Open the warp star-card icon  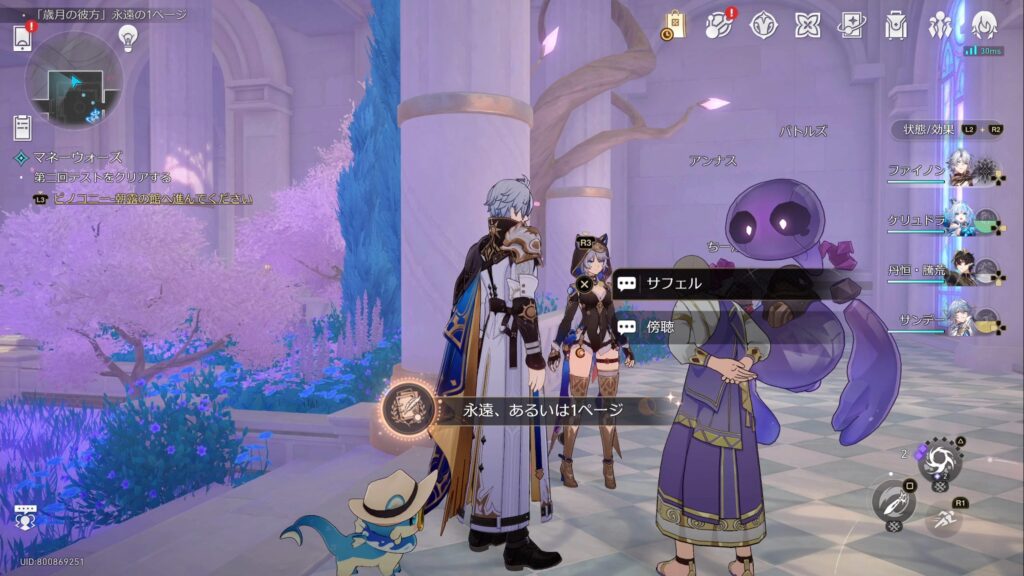point(852,24)
